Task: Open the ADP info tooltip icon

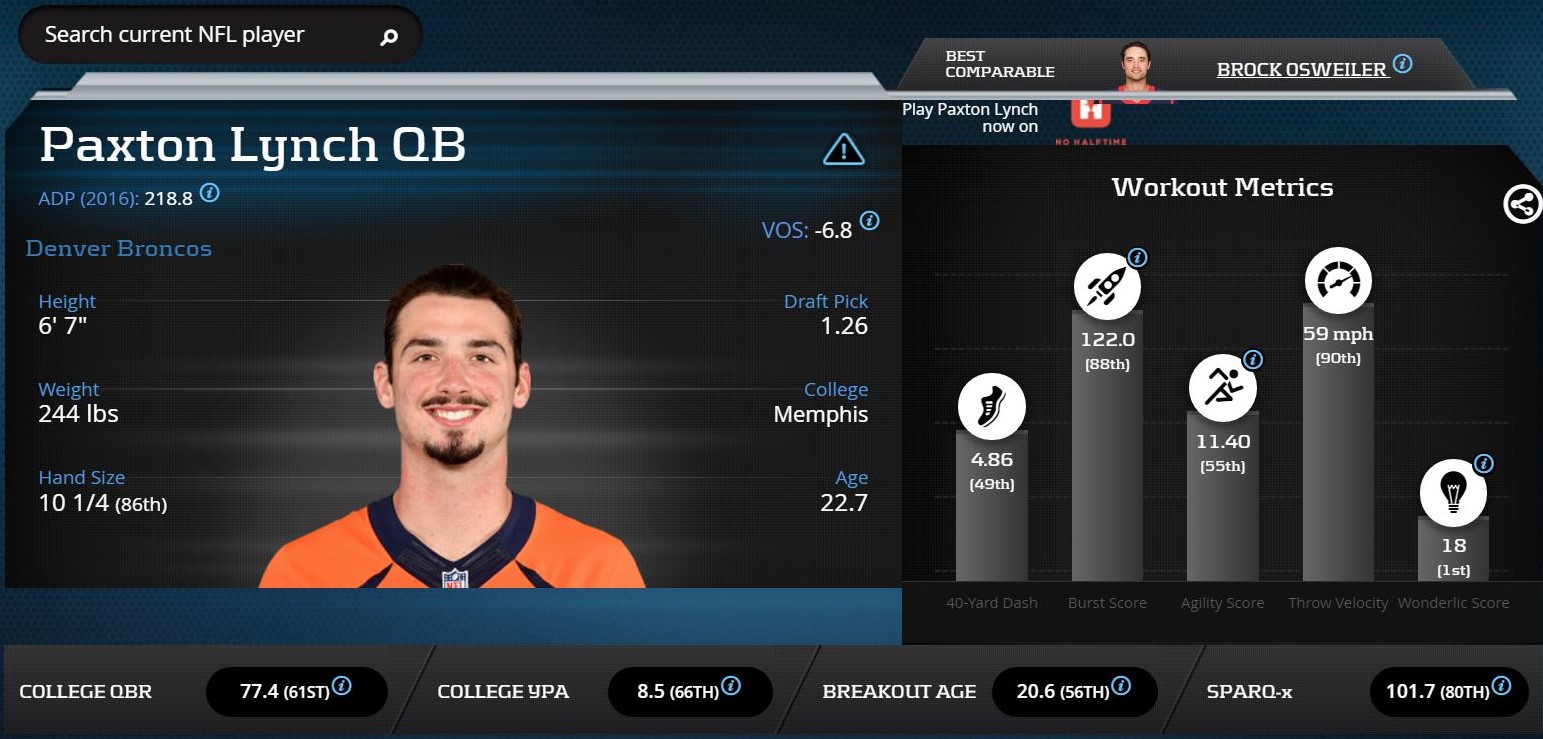Action: (209, 193)
